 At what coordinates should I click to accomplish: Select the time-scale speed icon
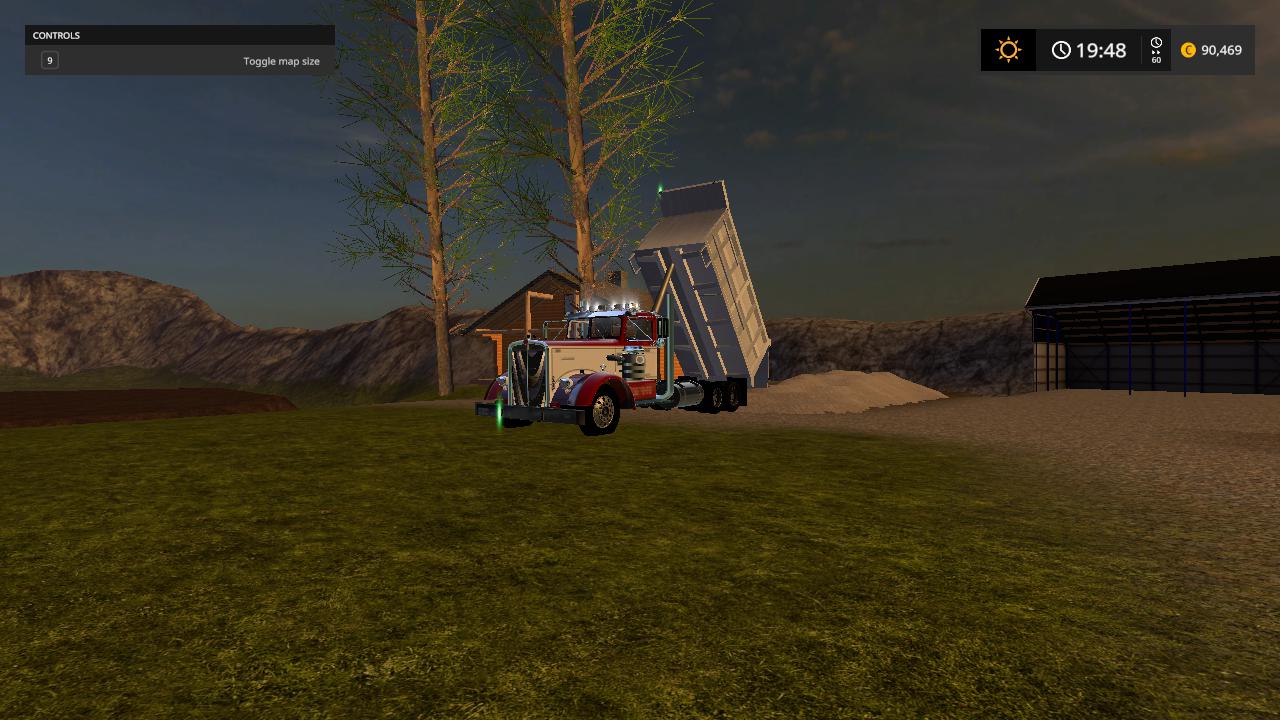click(x=1156, y=50)
